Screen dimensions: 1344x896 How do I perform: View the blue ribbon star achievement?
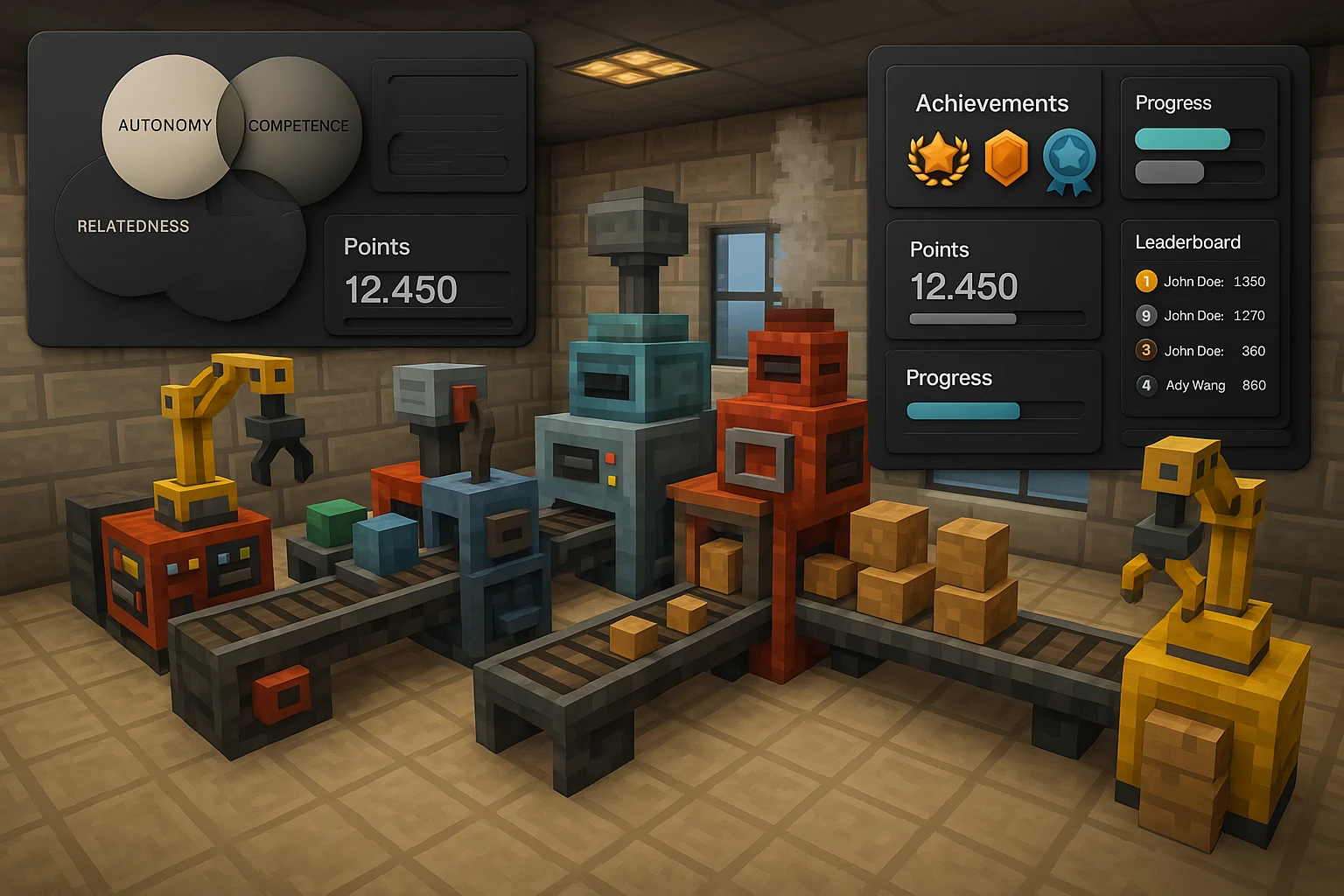[x=1069, y=160]
